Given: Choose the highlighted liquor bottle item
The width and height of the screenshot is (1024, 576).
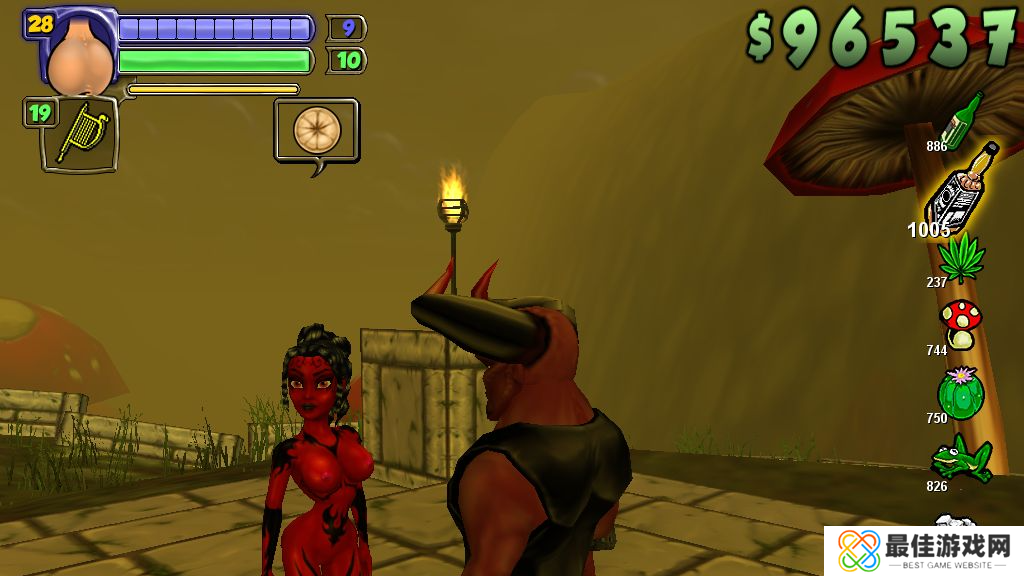Looking at the screenshot, I should pos(960,188).
